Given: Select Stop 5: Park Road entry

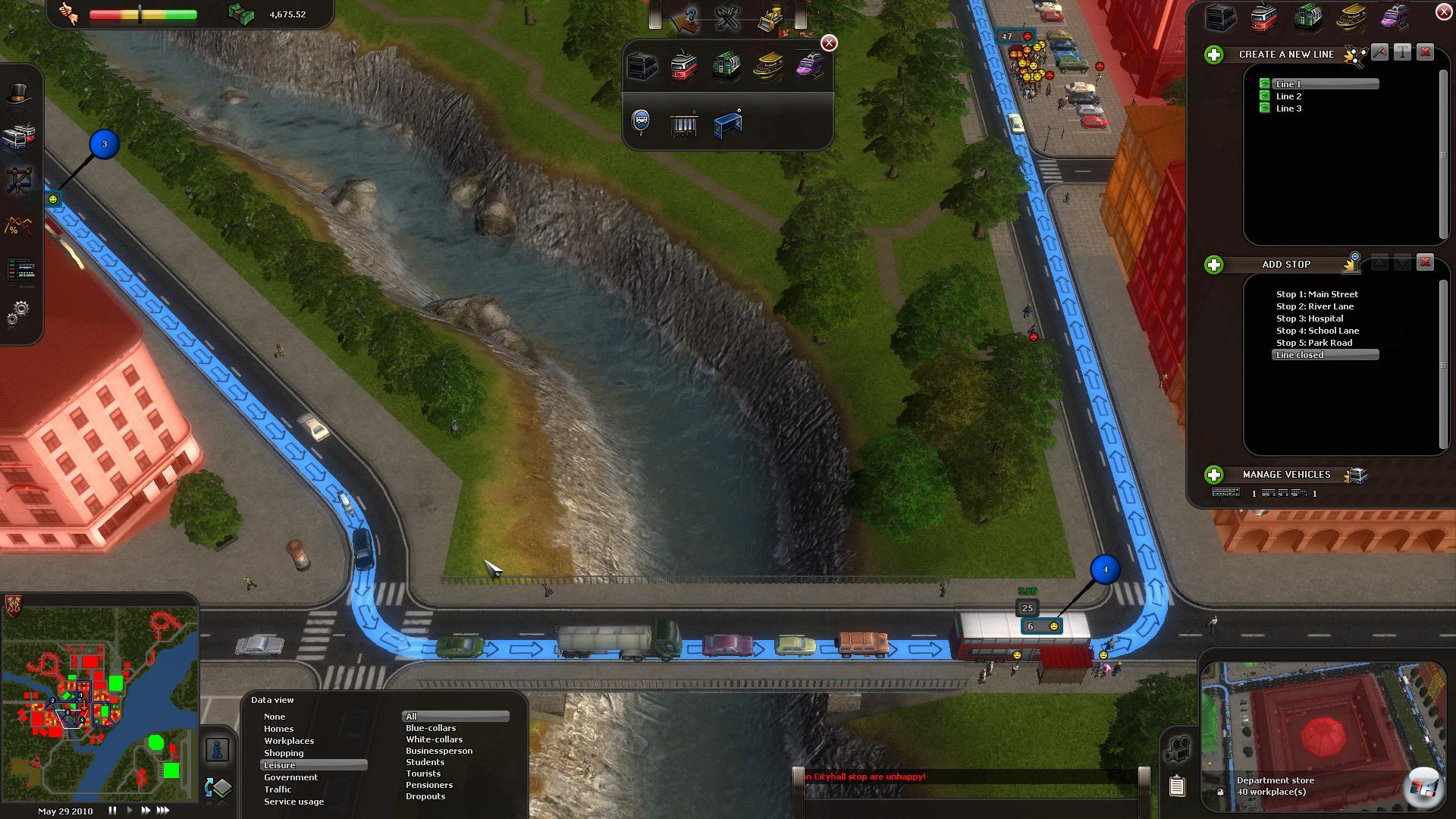Looking at the screenshot, I should tap(1313, 343).
